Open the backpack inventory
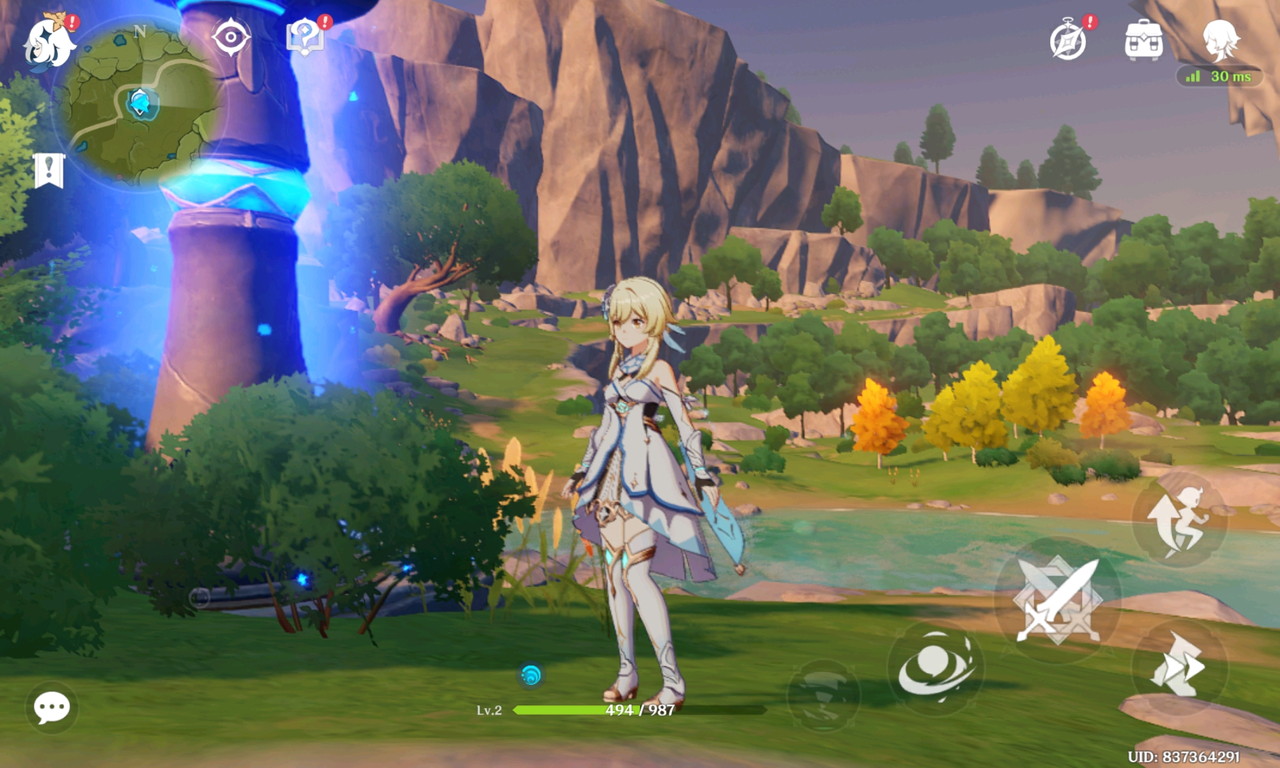This screenshot has height=768, width=1280. 1143,40
